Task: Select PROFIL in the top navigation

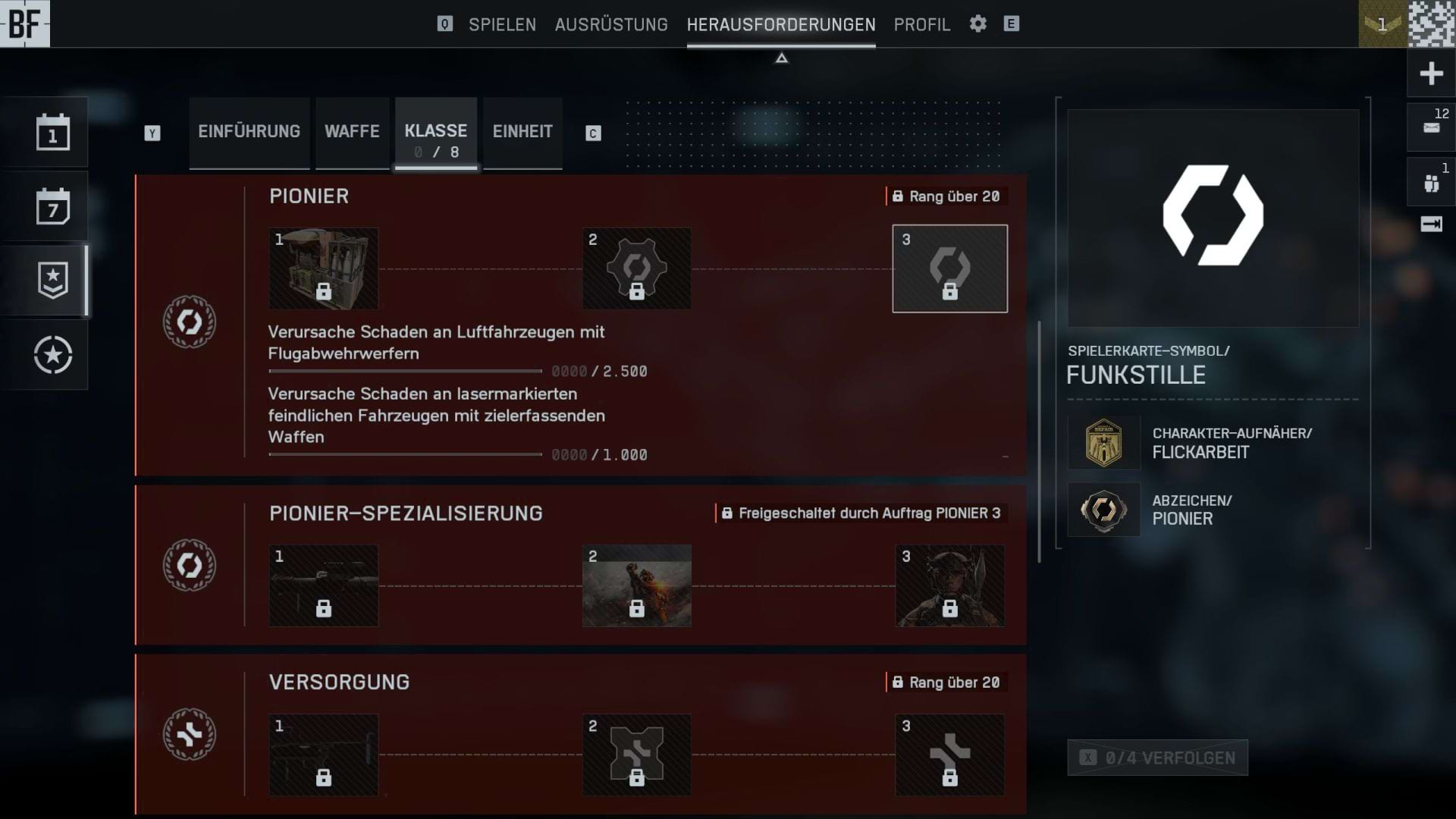Action: [x=921, y=24]
